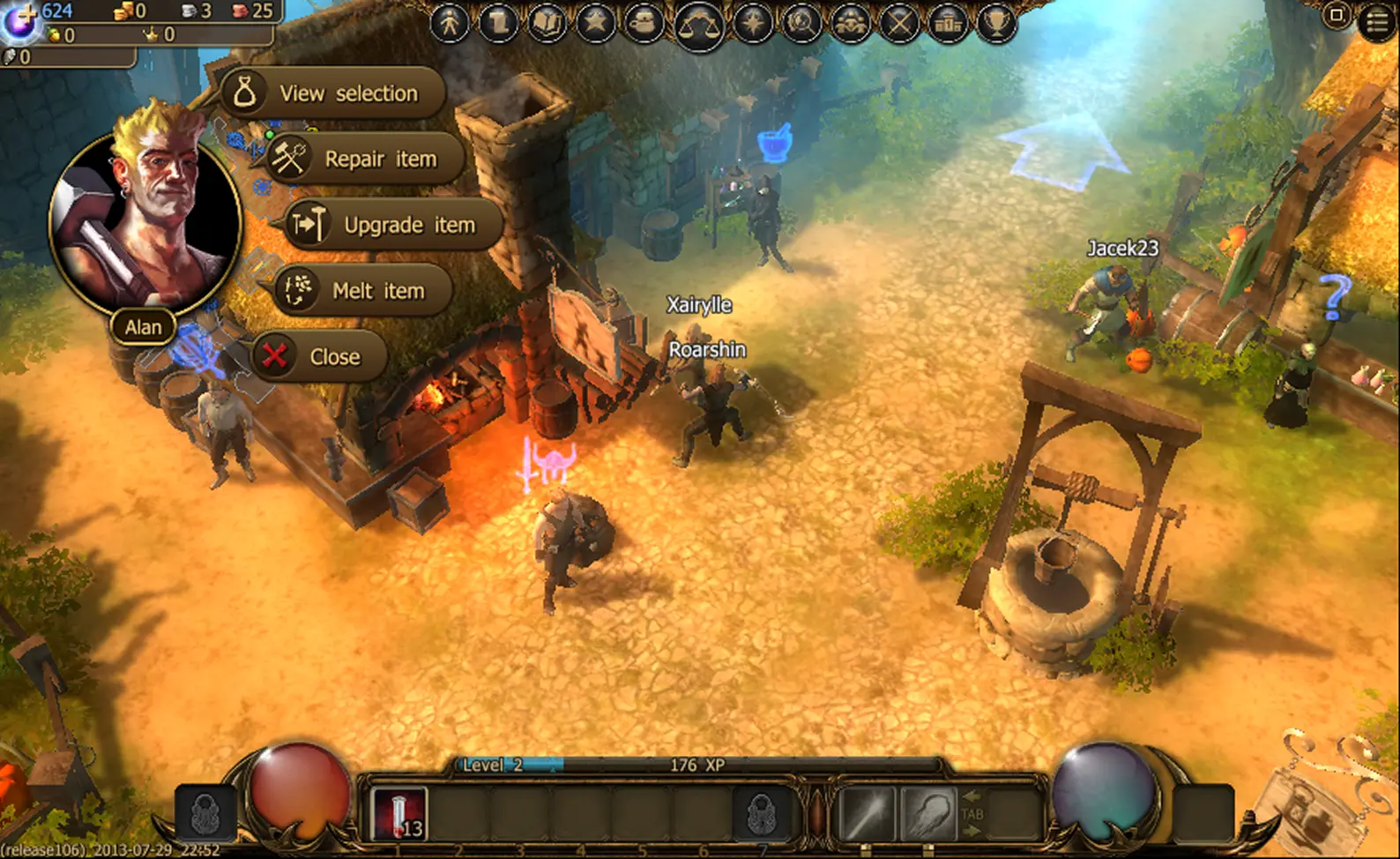Viewport: 1400px width, 859px height.
Task: Toggle fullscreen with the square icon
Action: point(1337,16)
